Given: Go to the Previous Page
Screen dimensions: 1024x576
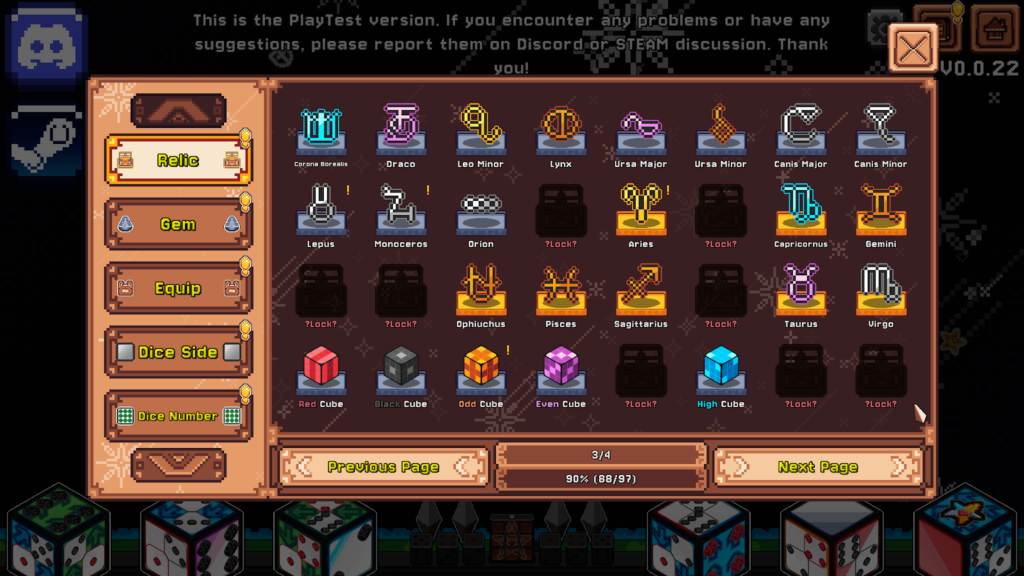Looking at the screenshot, I should click(x=383, y=467).
